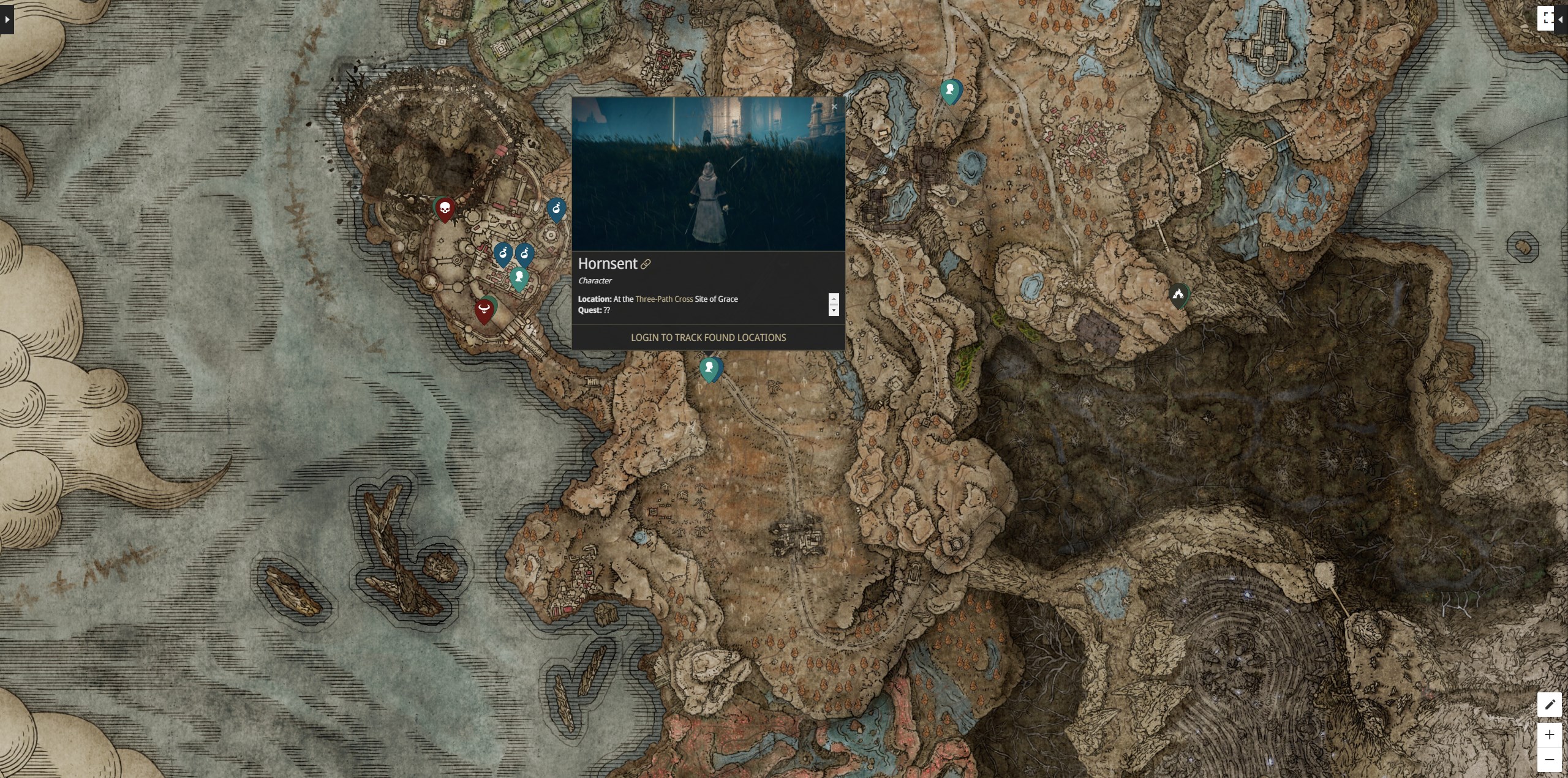The height and width of the screenshot is (778, 1568).
Task: Click the teal character pin below the Hornsent popup
Action: (709, 368)
